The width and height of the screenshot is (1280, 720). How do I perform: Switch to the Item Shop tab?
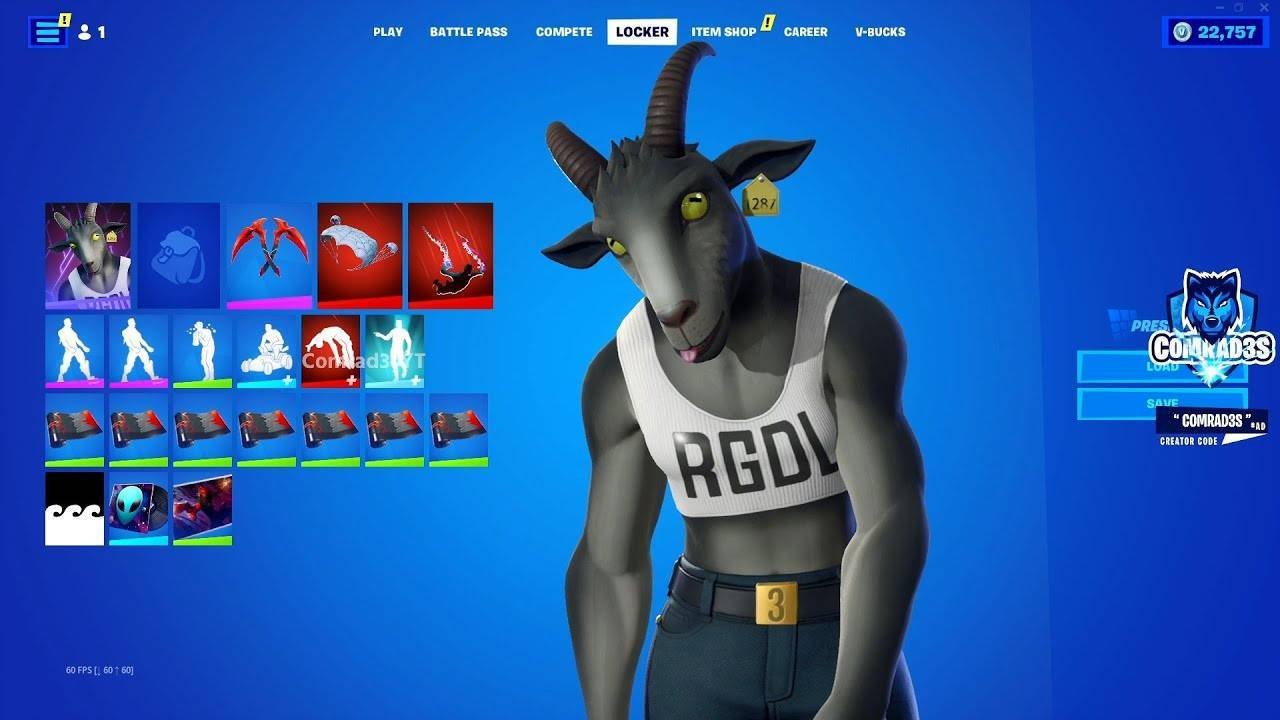pos(722,31)
